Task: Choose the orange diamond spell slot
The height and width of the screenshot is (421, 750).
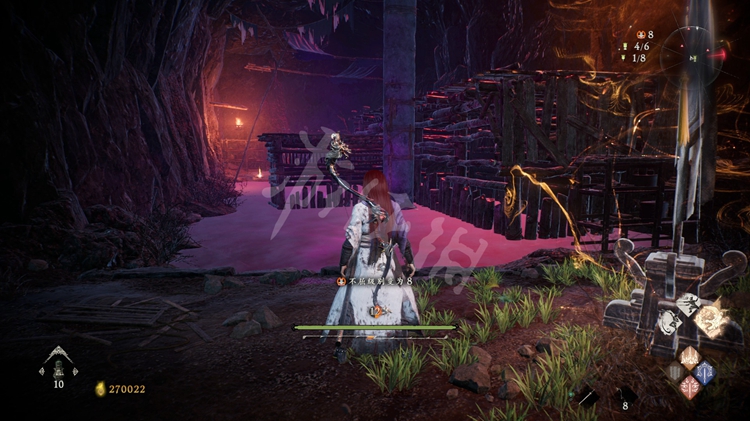Action: tap(690, 357)
